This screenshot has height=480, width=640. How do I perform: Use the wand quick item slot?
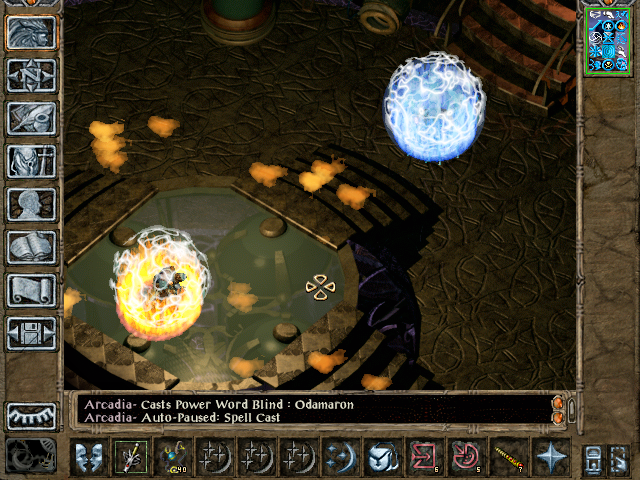click(x=508, y=456)
